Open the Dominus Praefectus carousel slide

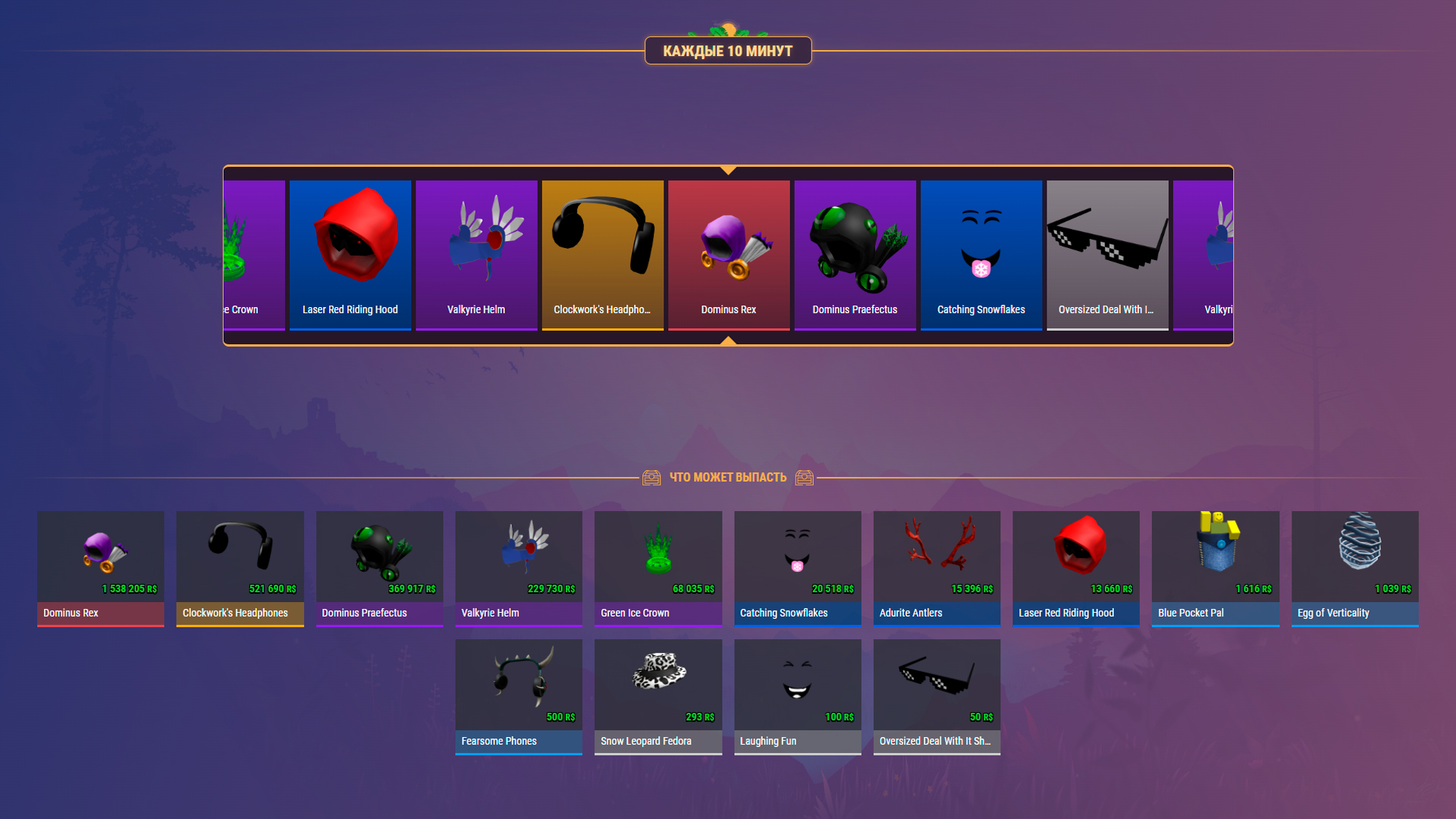coord(855,256)
